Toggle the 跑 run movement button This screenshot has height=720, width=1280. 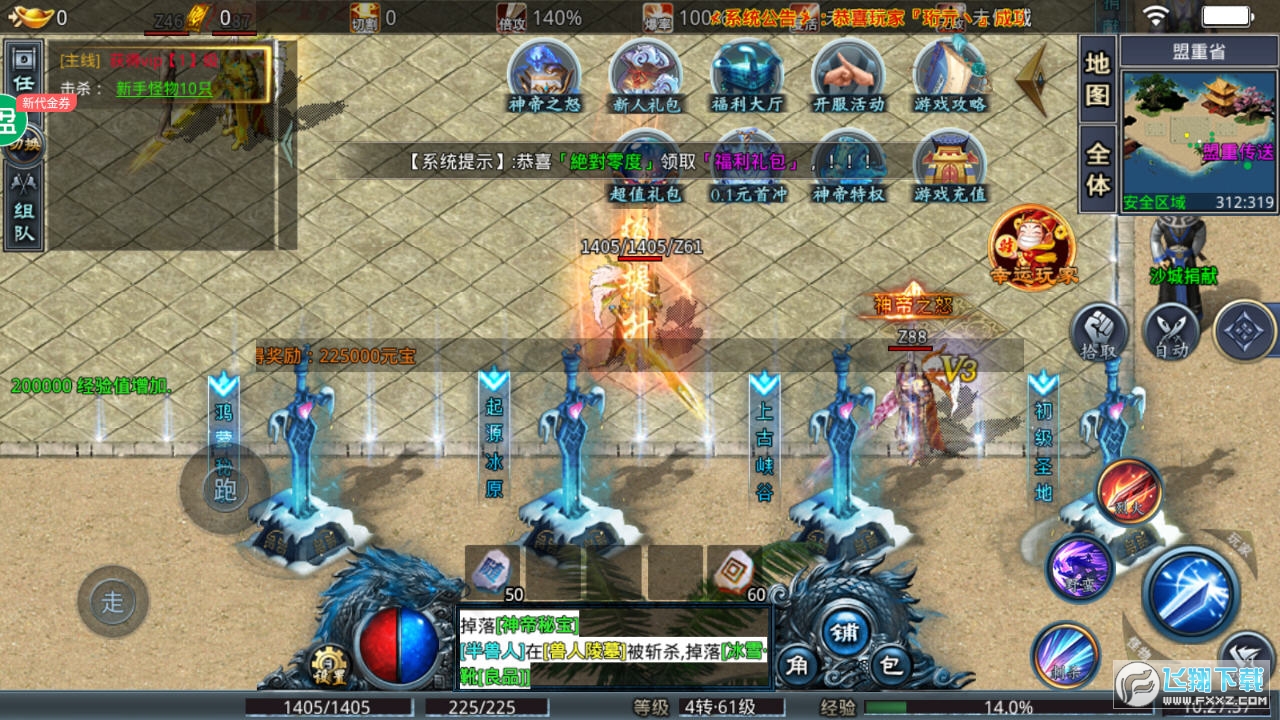point(224,489)
